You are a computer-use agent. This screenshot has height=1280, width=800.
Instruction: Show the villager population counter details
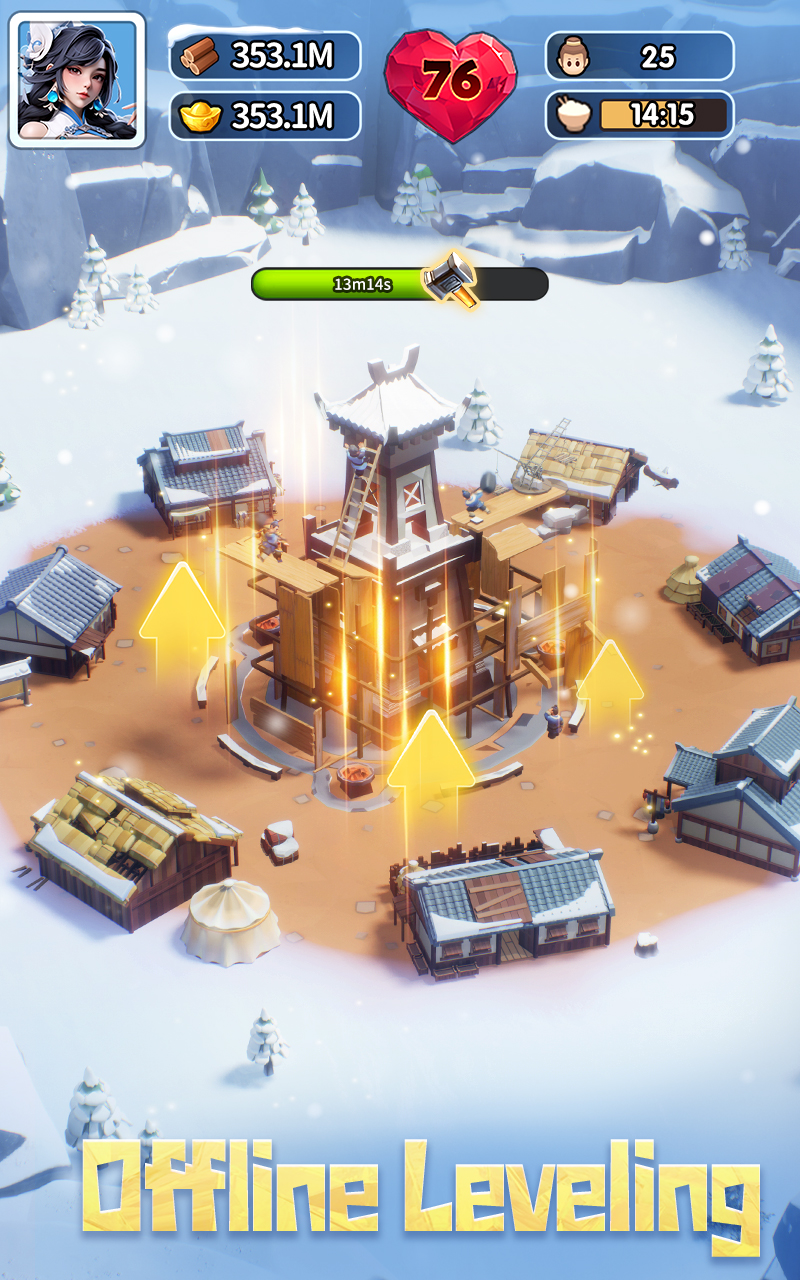pyautogui.click(x=639, y=56)
